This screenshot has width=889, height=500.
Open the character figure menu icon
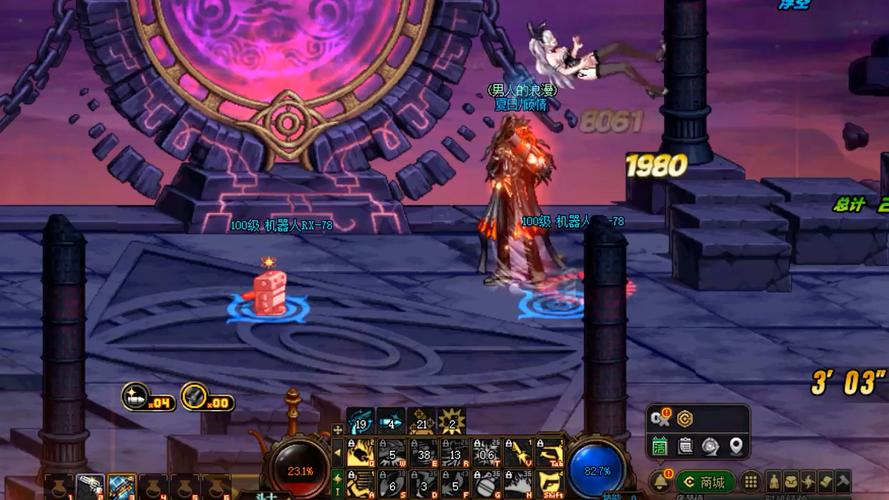pos(774,482)
